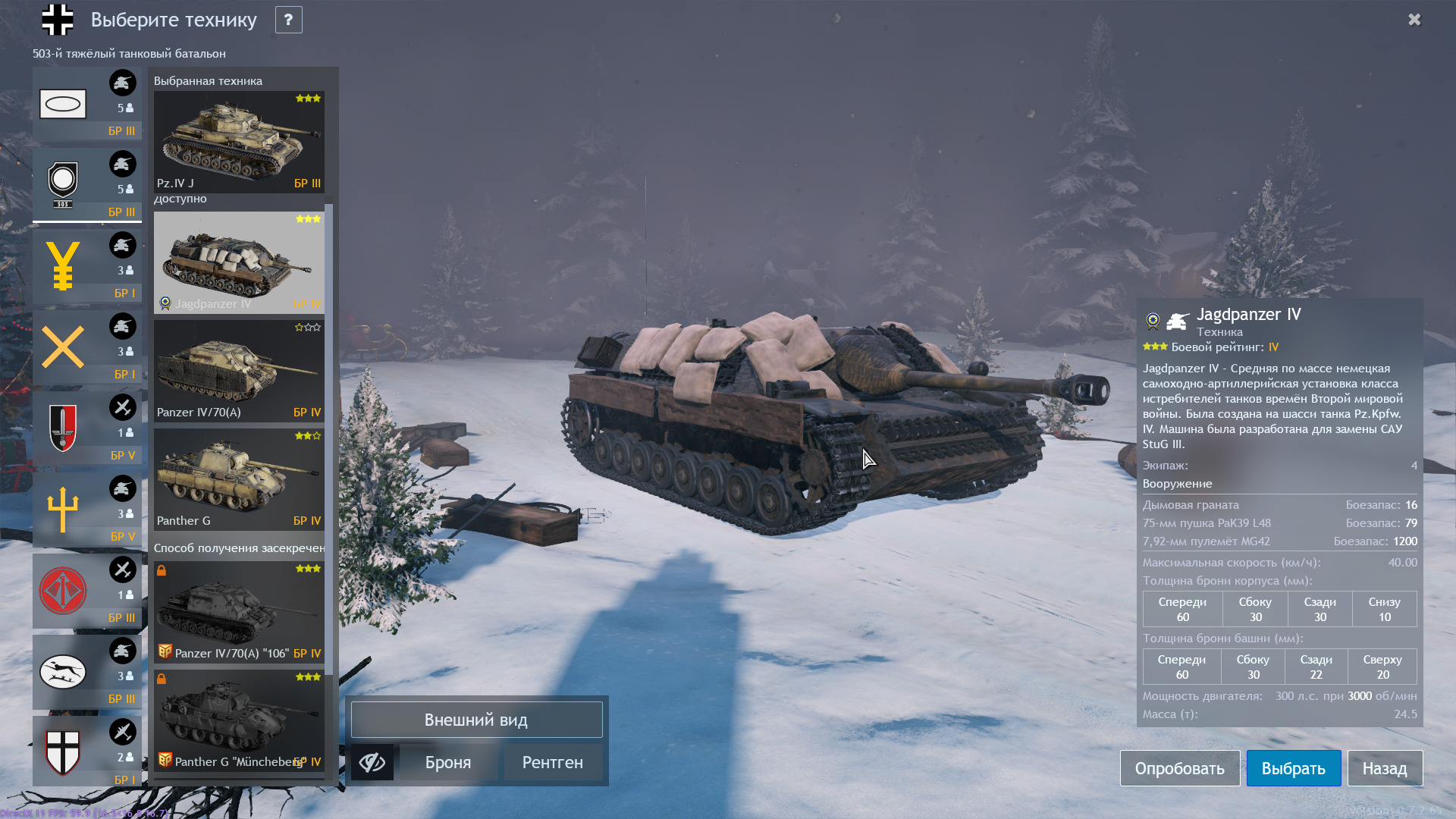Open the Внешний вид appearance menu

[476, 720]
